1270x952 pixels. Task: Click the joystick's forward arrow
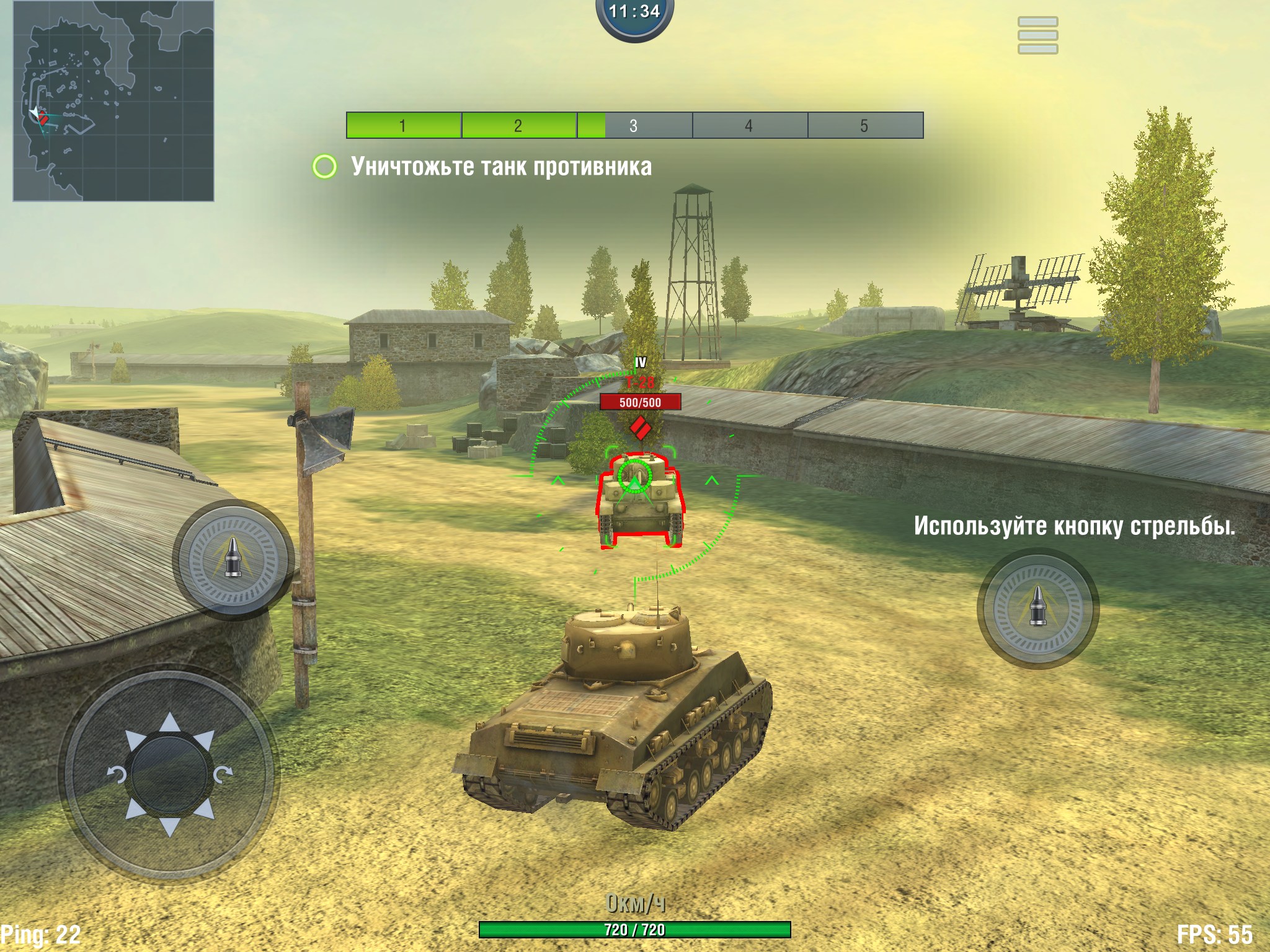[x=170, y=725]
